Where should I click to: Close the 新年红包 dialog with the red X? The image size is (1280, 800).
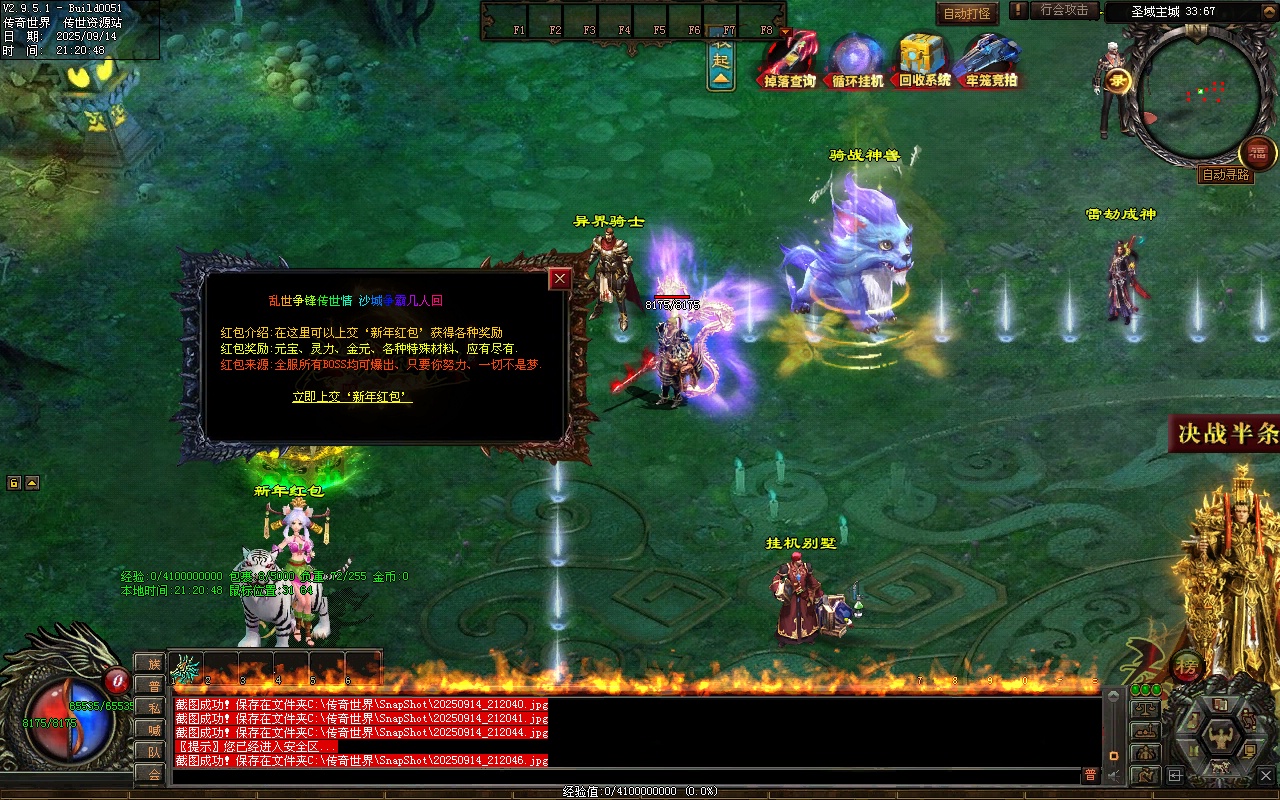(560, 279)
